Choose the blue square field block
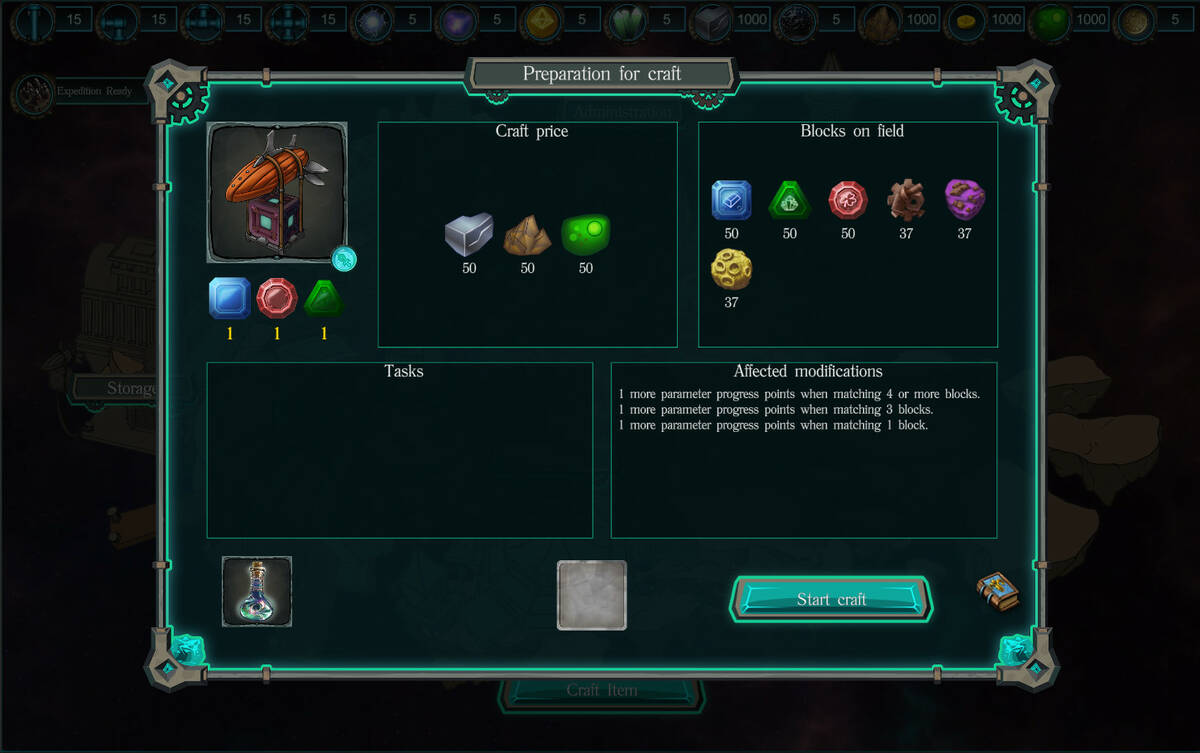This screenshot has width=1200, height=753. pos(731,200)
